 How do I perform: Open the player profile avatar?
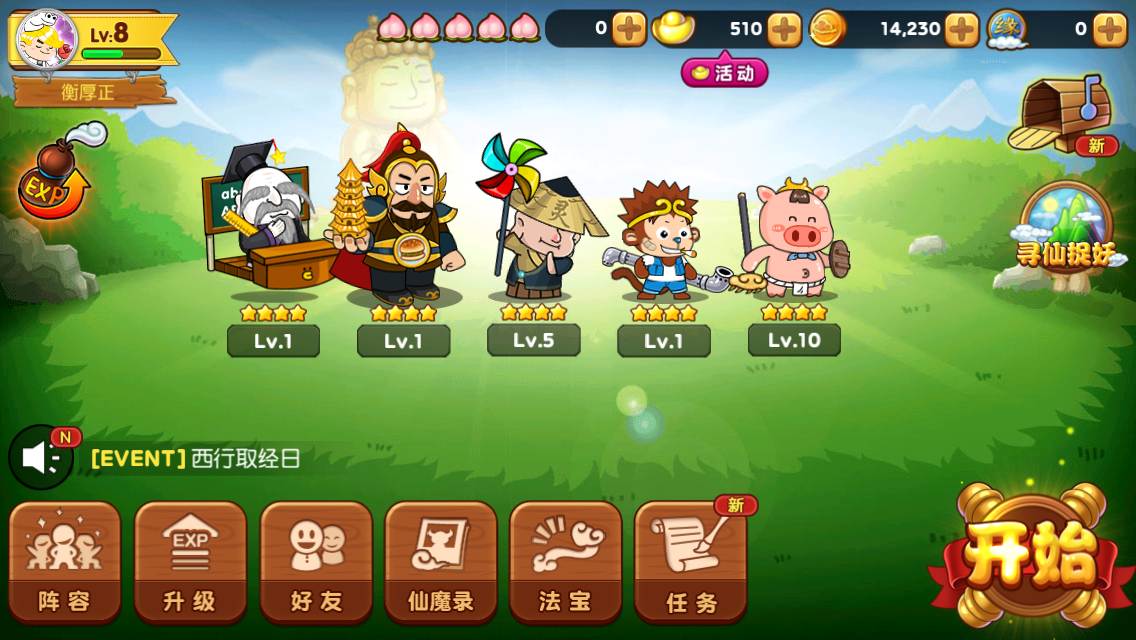click(46, 40)
